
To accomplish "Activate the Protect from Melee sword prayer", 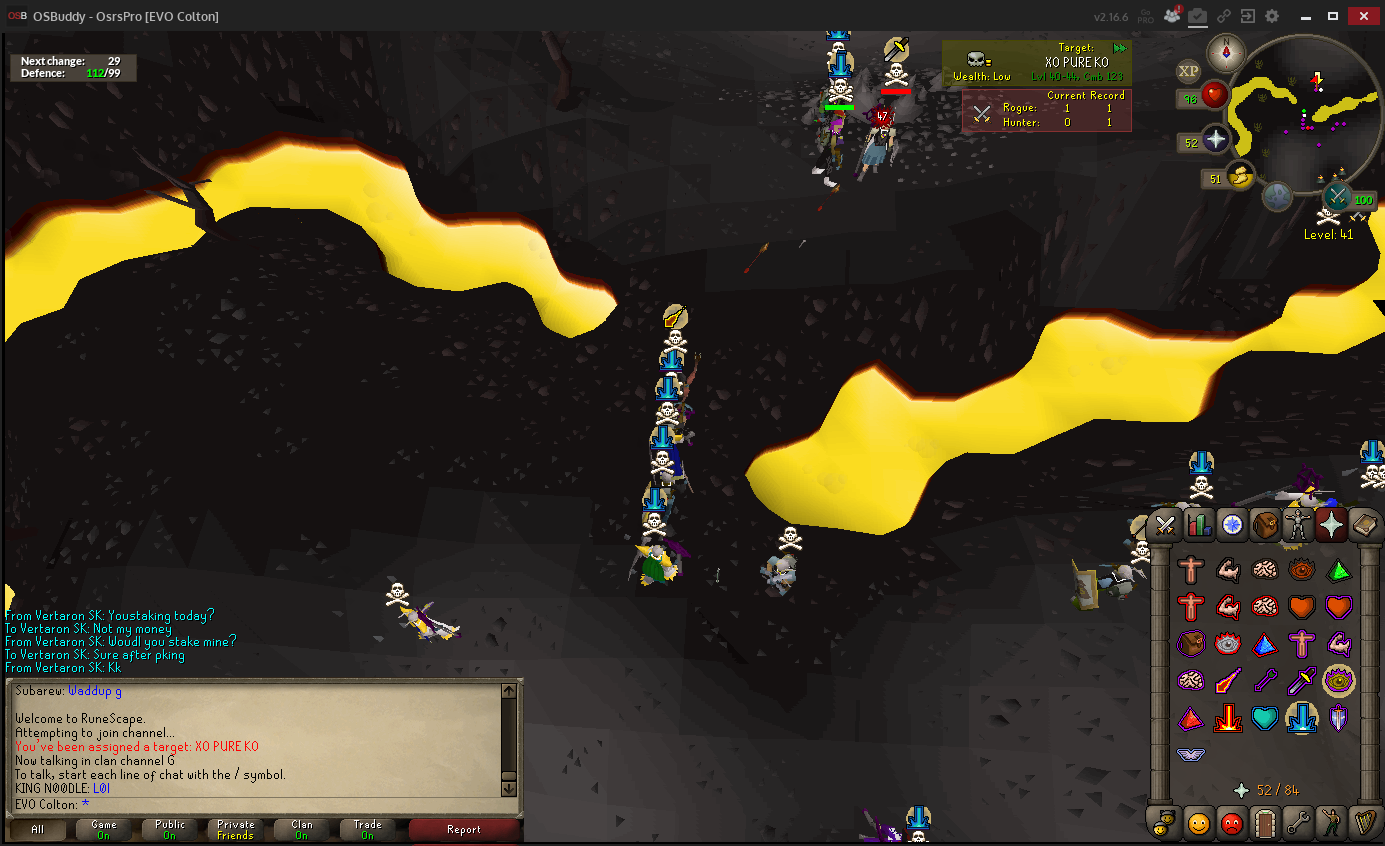I will pyautogui.click(x=1301, y=682).
